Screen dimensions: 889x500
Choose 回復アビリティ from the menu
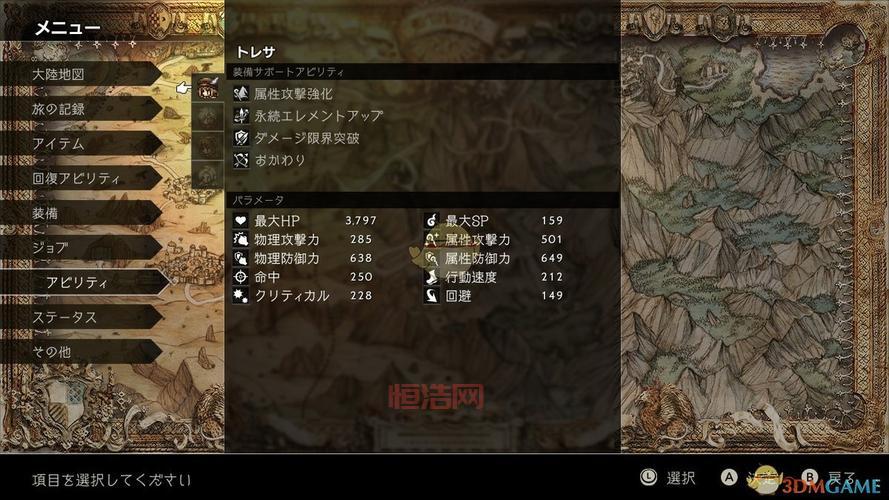(x=80, y=178)
